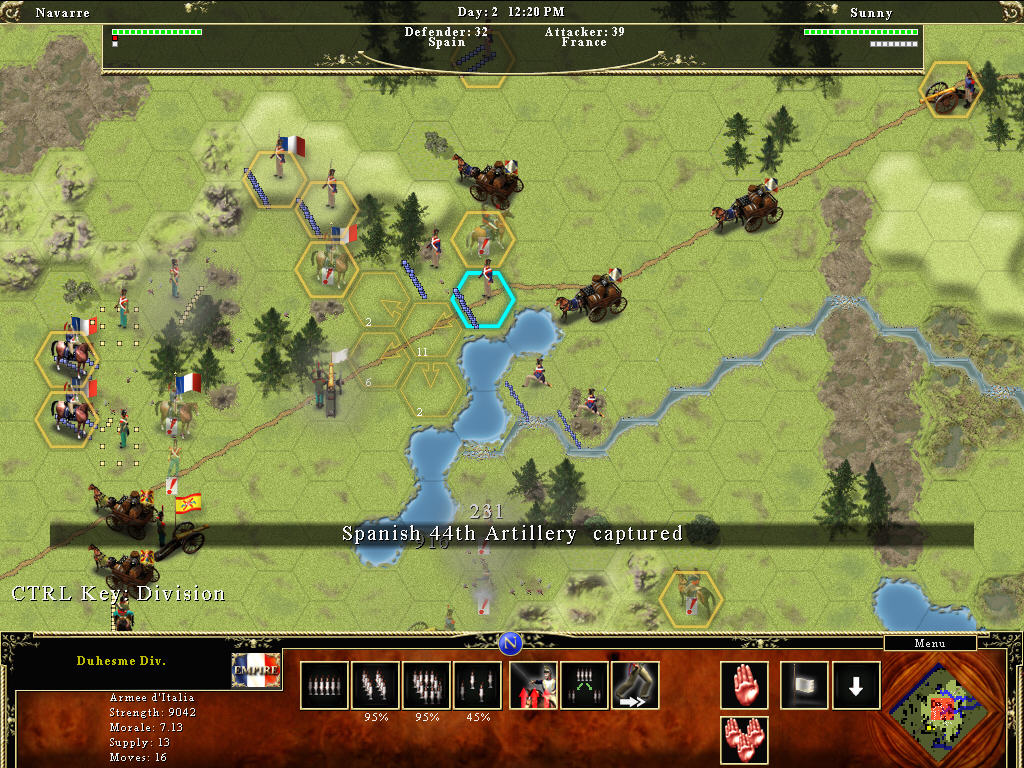Choose the line formation without percentage
The width and height of the screenshot is (1024, 768).
click(x=324, y=685)
